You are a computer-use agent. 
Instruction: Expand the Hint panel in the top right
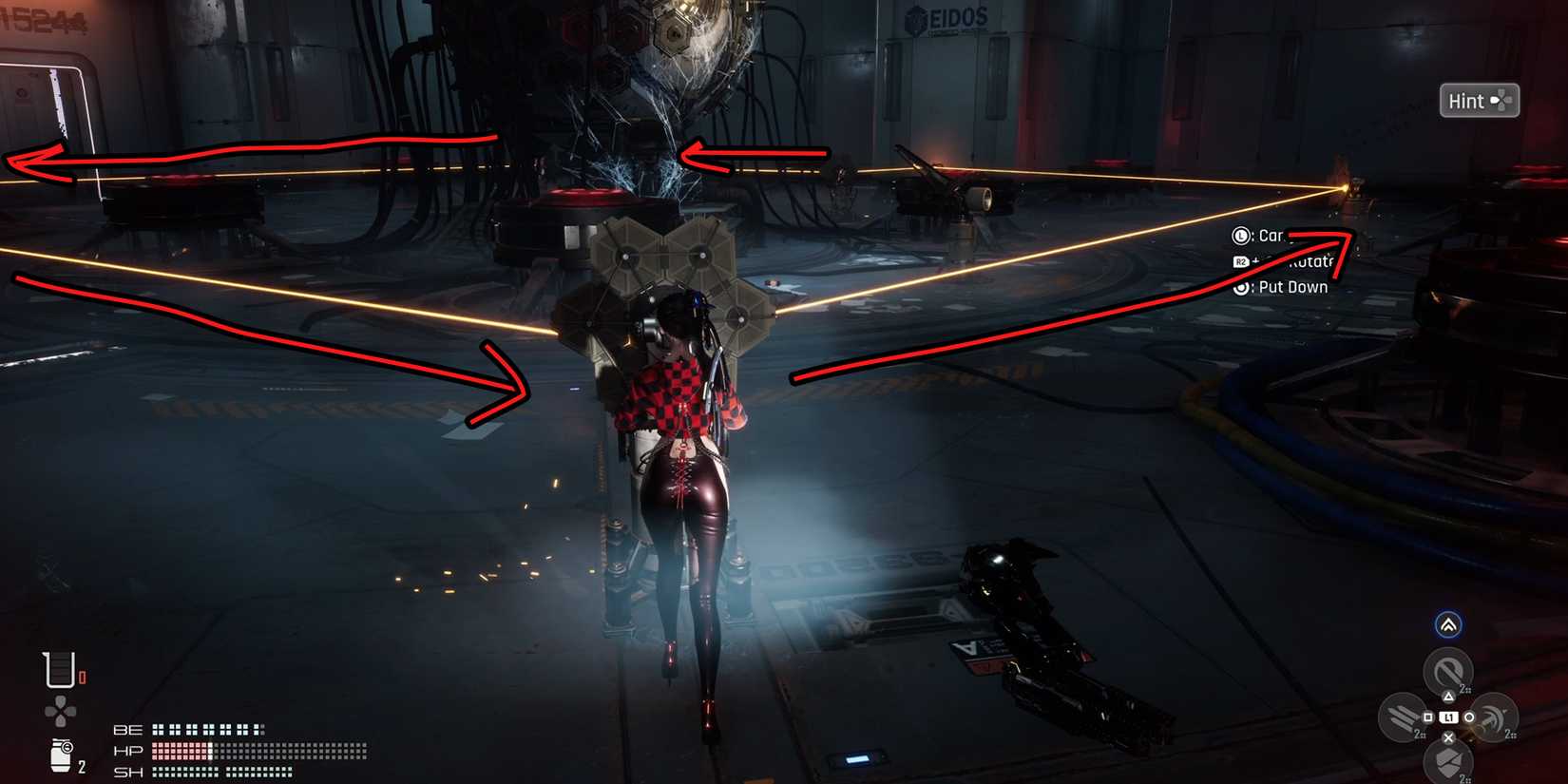(x=1479, y=100)
